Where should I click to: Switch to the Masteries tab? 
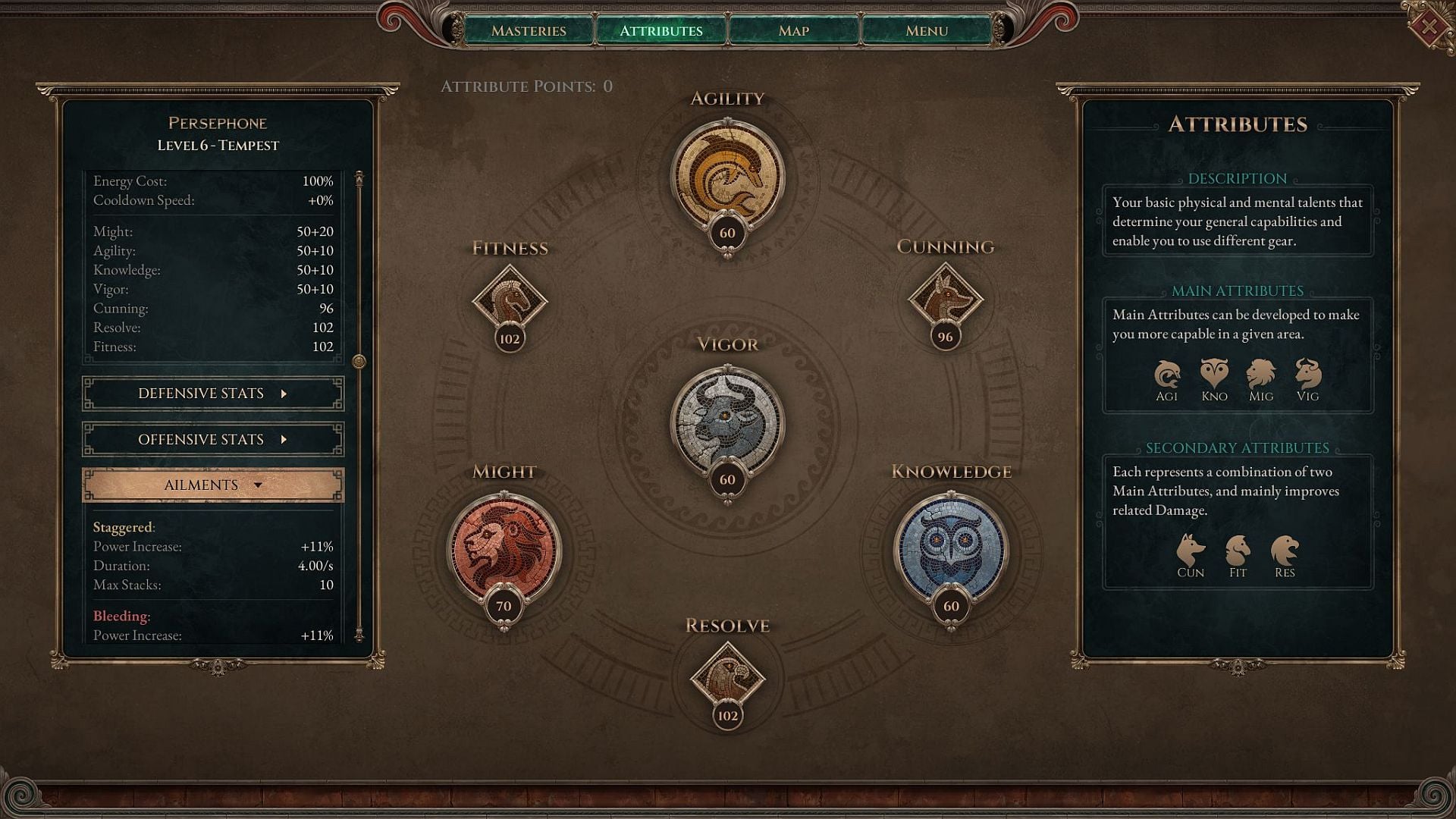click(x=529, y=30)
